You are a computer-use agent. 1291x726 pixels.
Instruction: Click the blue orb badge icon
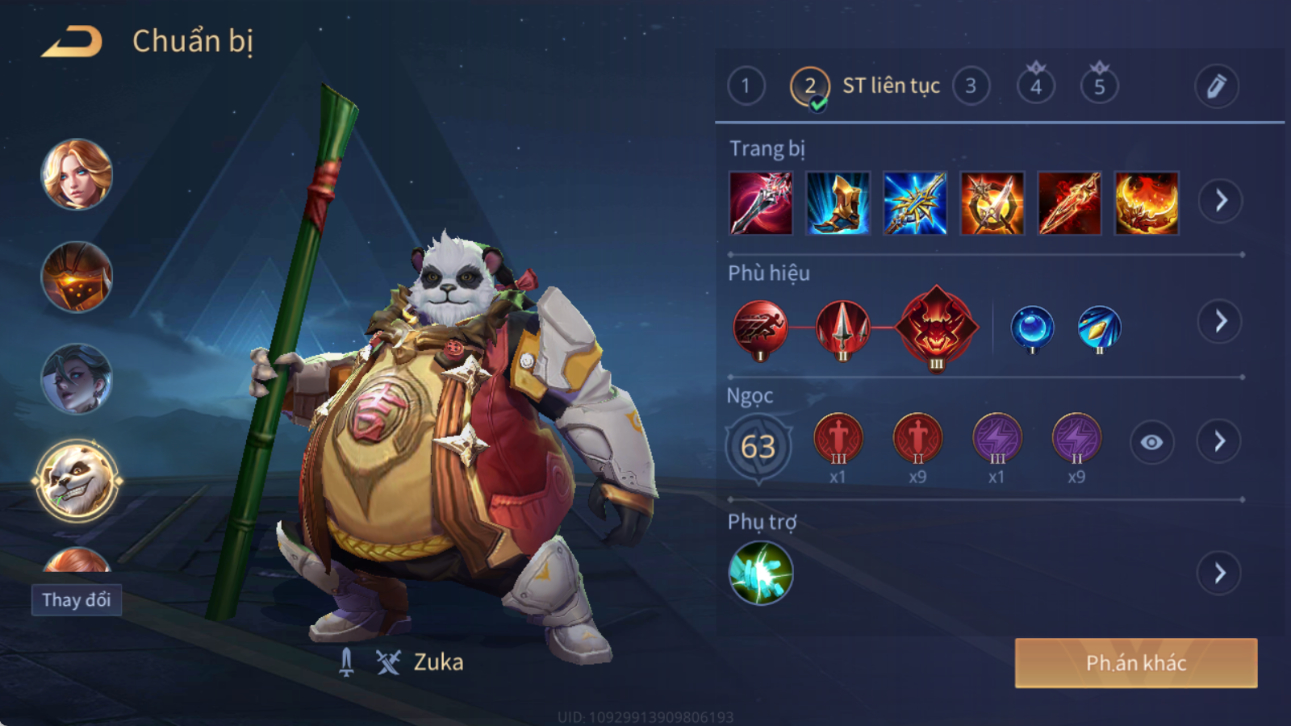pos(1031,328)
